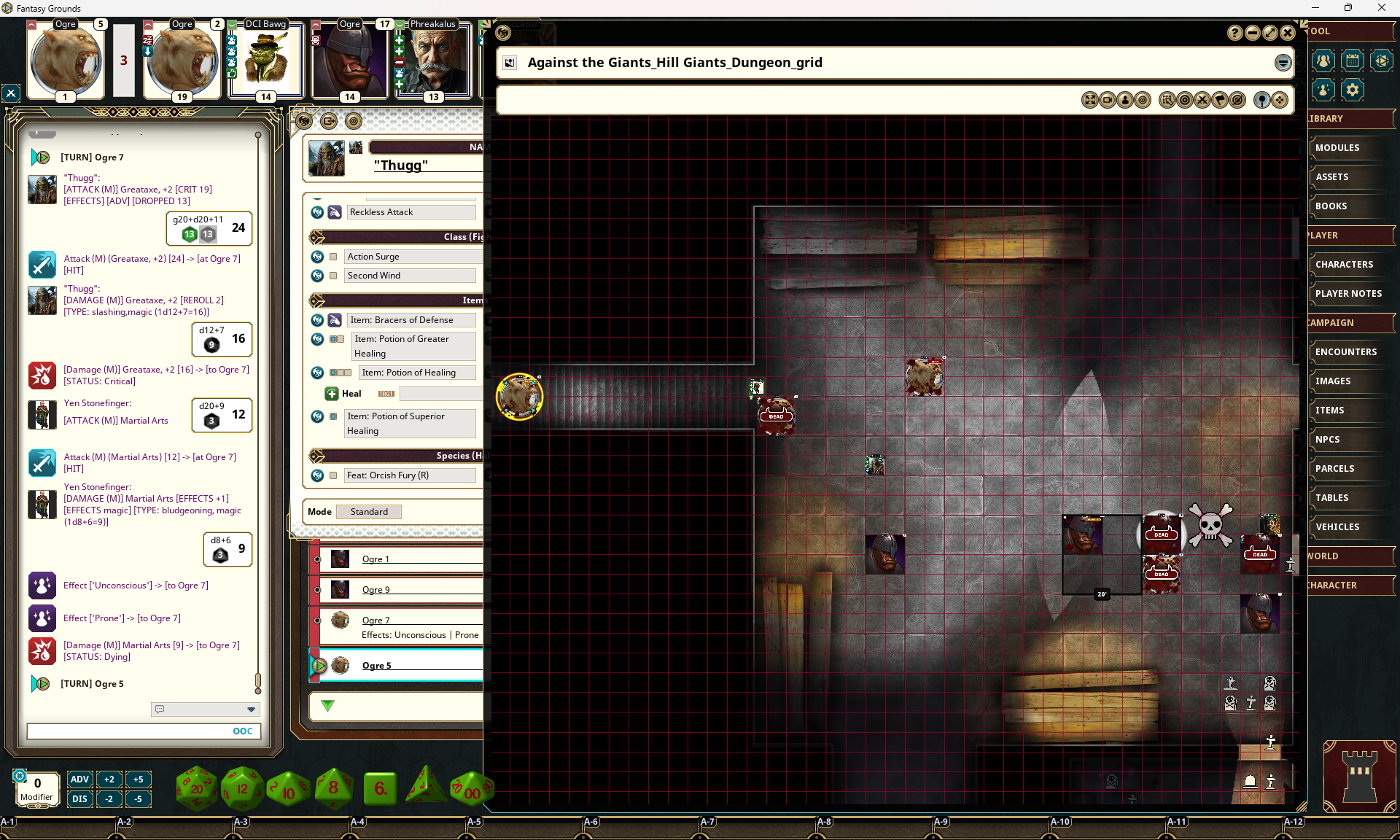Click the DIS modifier button
This screenshot has height=840, width=1400.
pos(79,798)
